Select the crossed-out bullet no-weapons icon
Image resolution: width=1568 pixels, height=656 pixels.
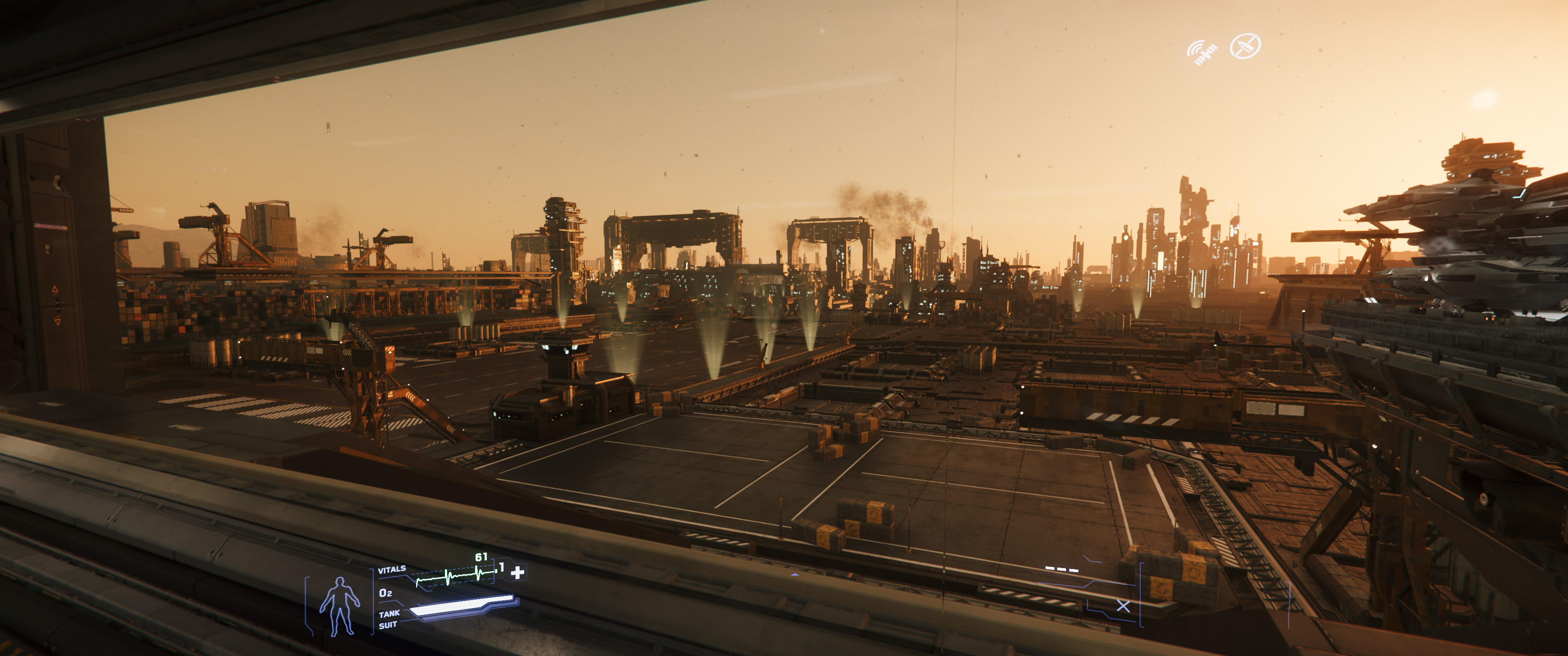click(1245, 46)
